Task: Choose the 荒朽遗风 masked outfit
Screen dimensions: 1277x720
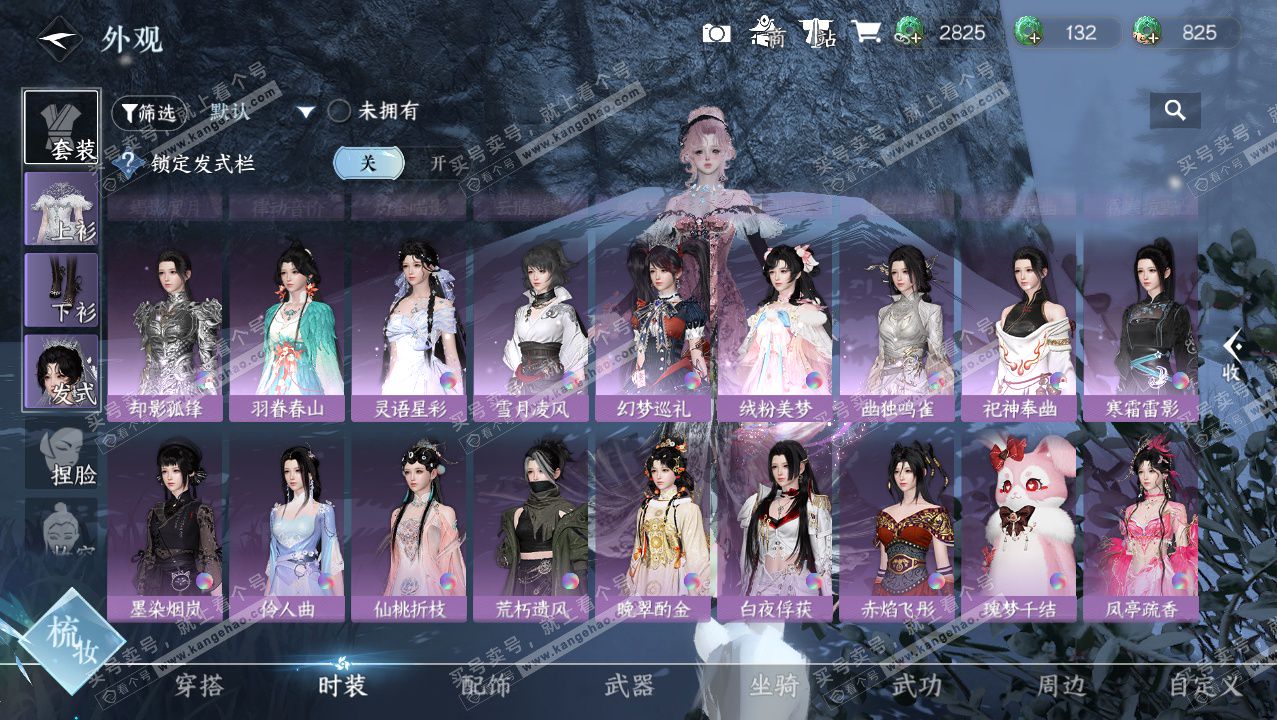Action: [x=531, y=527]
